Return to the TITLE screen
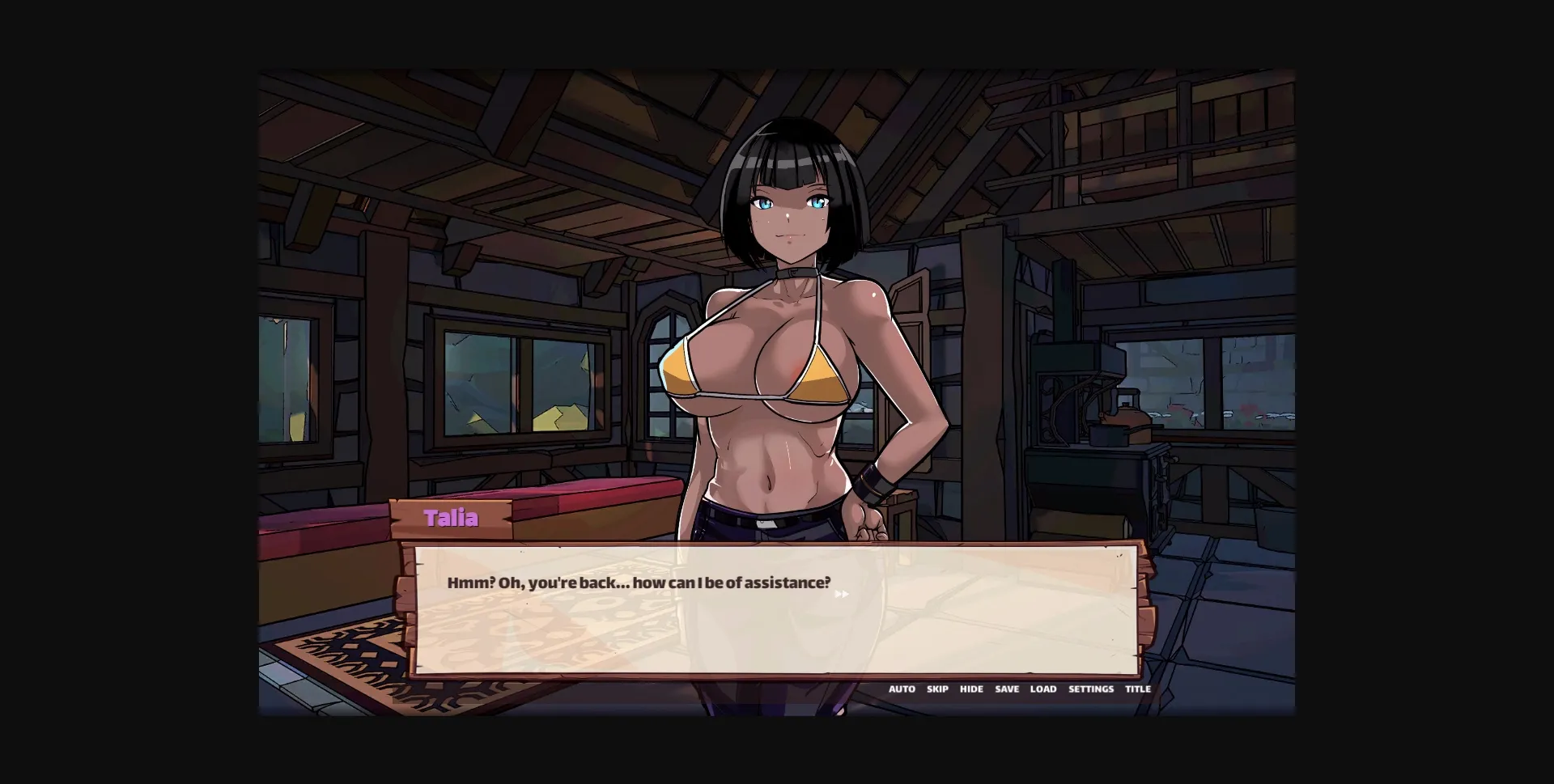The image size is (1554, 784). point(1138,689)
